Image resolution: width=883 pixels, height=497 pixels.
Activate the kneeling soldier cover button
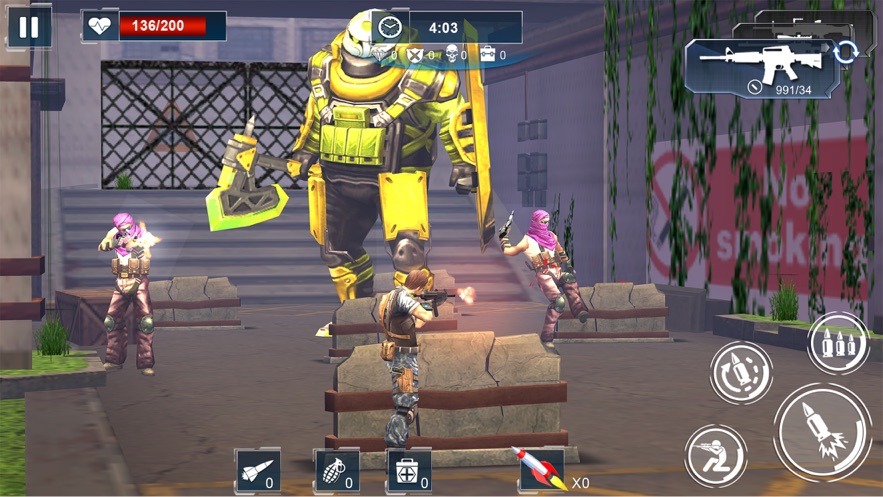coord(716,455)
